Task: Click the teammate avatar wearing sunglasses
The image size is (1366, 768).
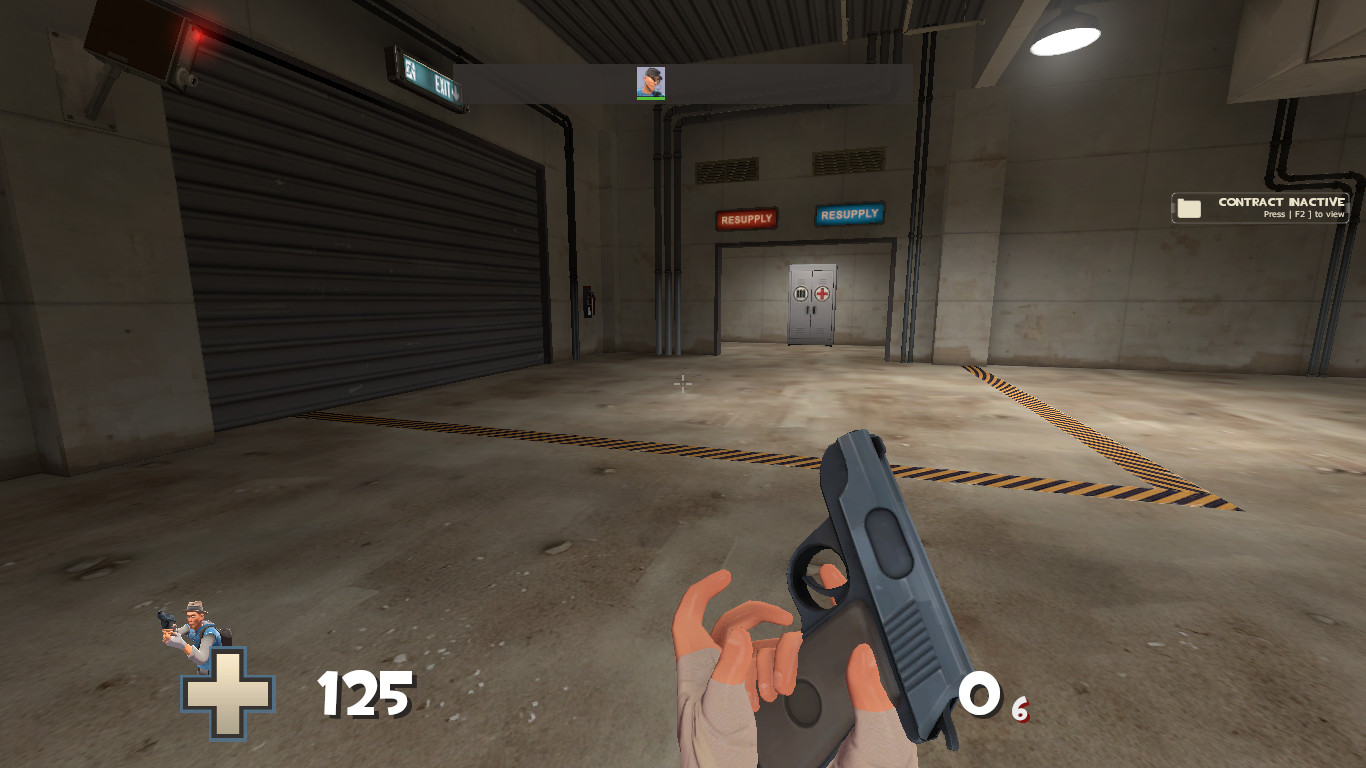Action: point(651,80)
